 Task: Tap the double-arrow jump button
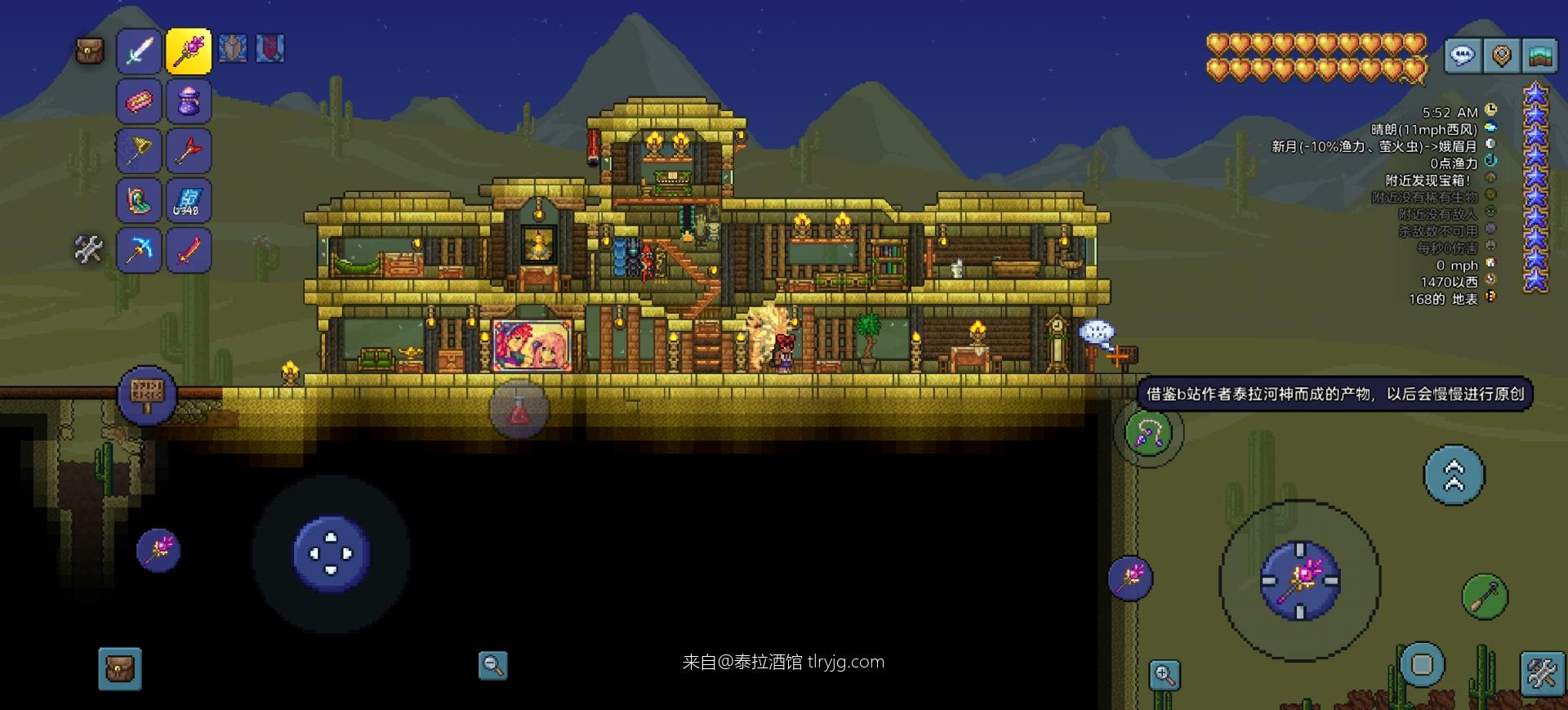pos(1454,475)
